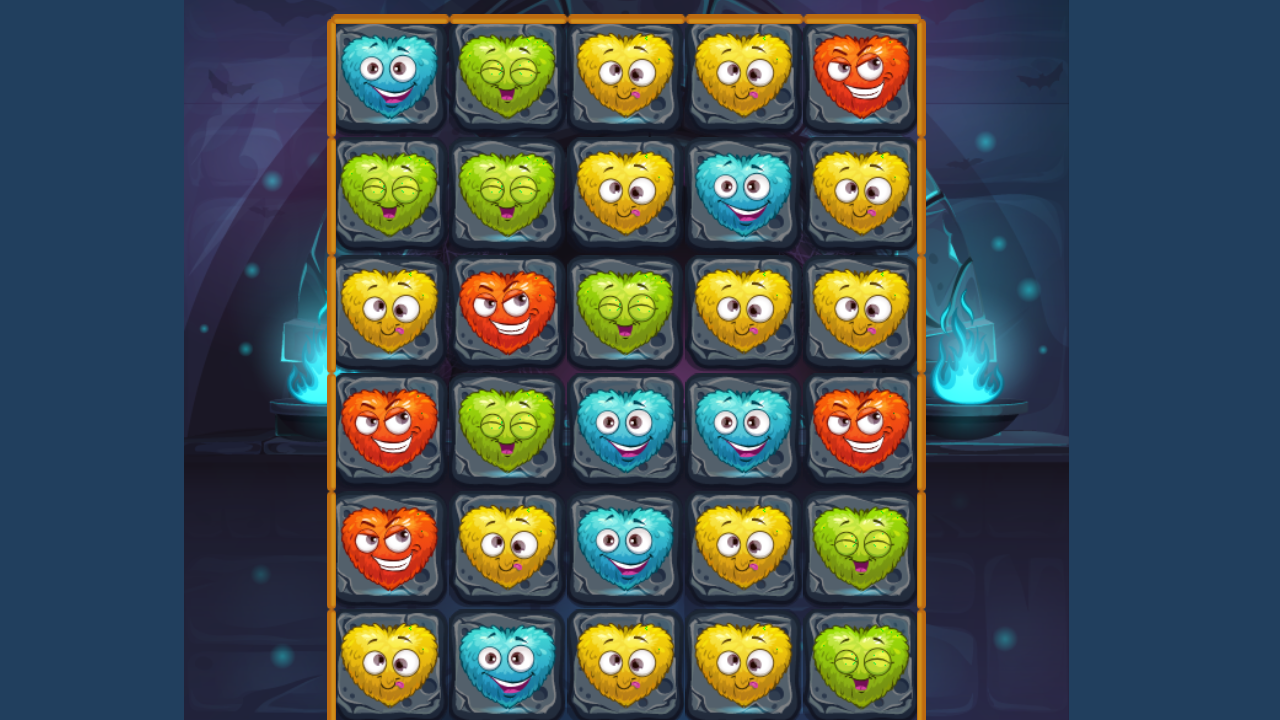1280x720 pixels.
Task: Select the green heart ending the fifth row
Action: point(861,547)
